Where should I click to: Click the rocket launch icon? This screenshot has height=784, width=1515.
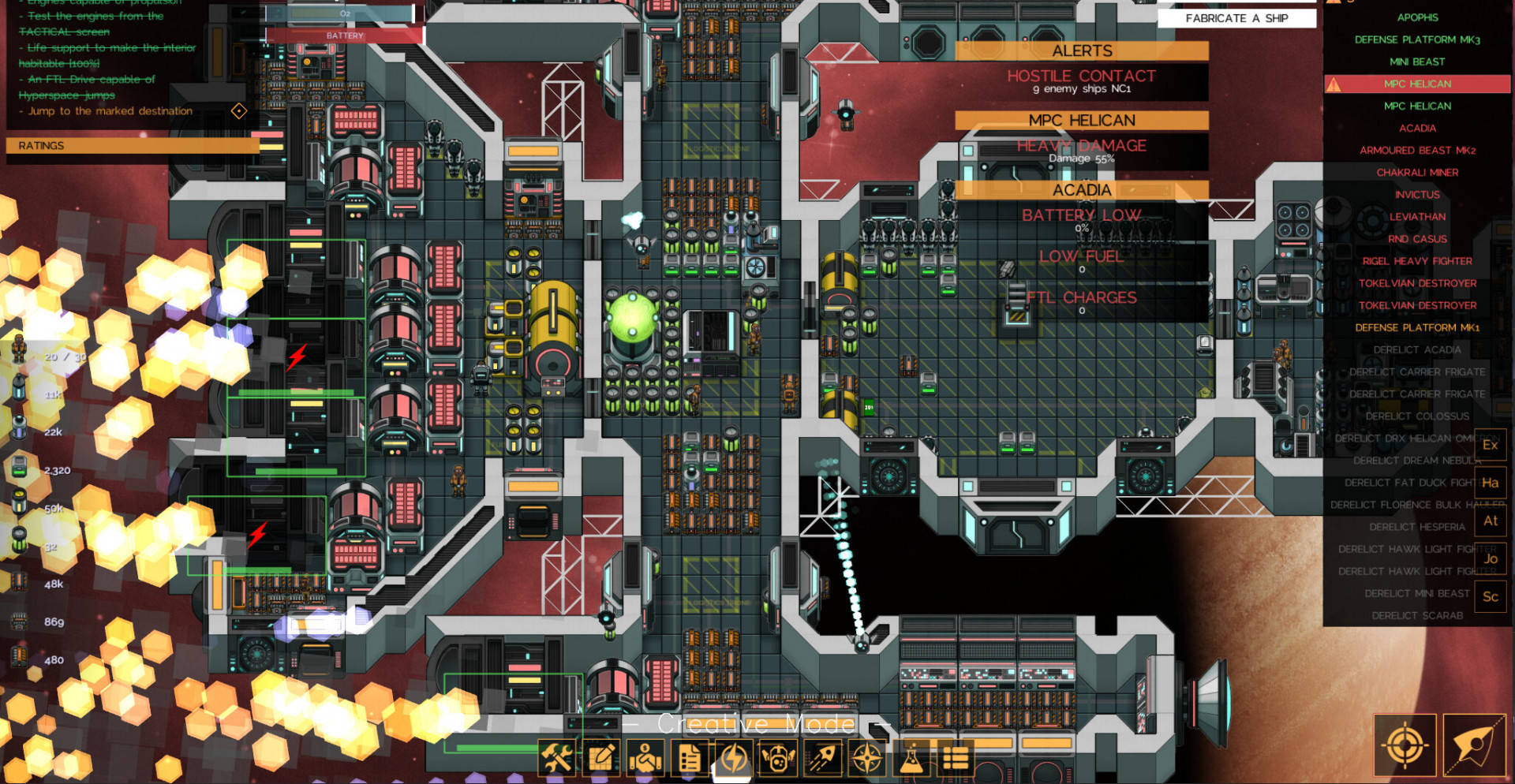click(x=822, y=759)
